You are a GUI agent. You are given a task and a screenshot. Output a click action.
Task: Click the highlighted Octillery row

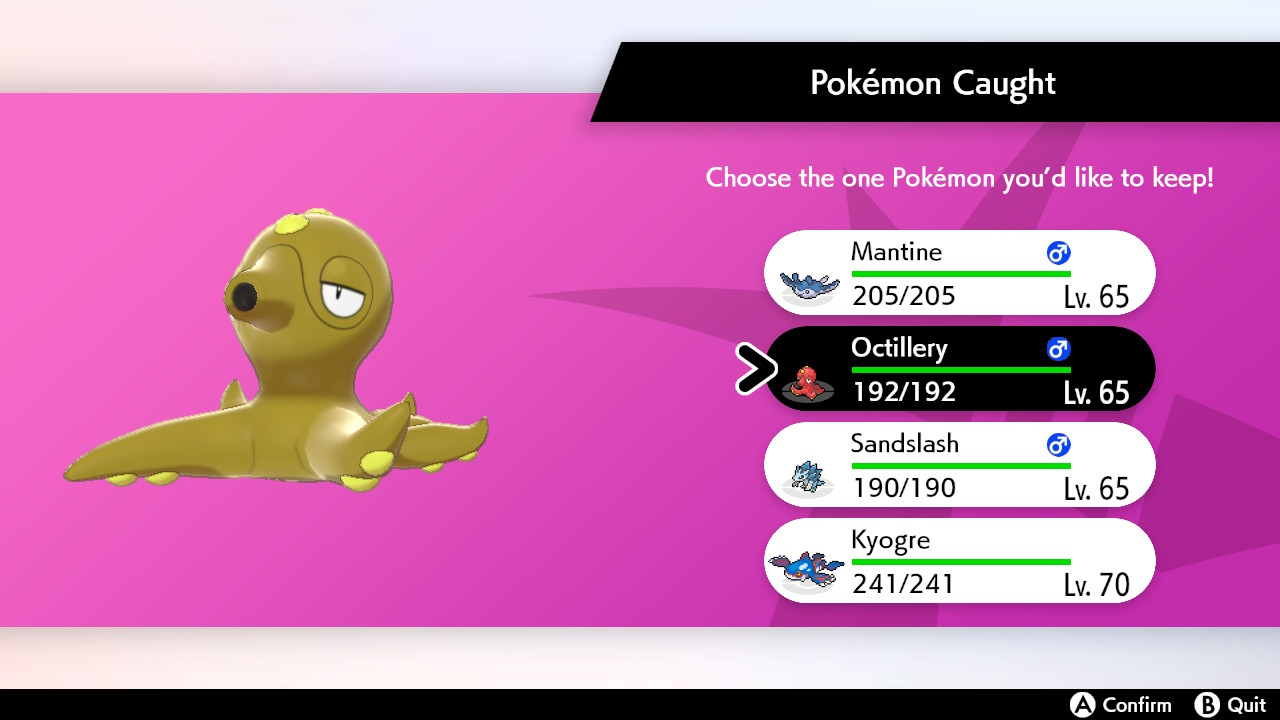(x=959, y=368)
